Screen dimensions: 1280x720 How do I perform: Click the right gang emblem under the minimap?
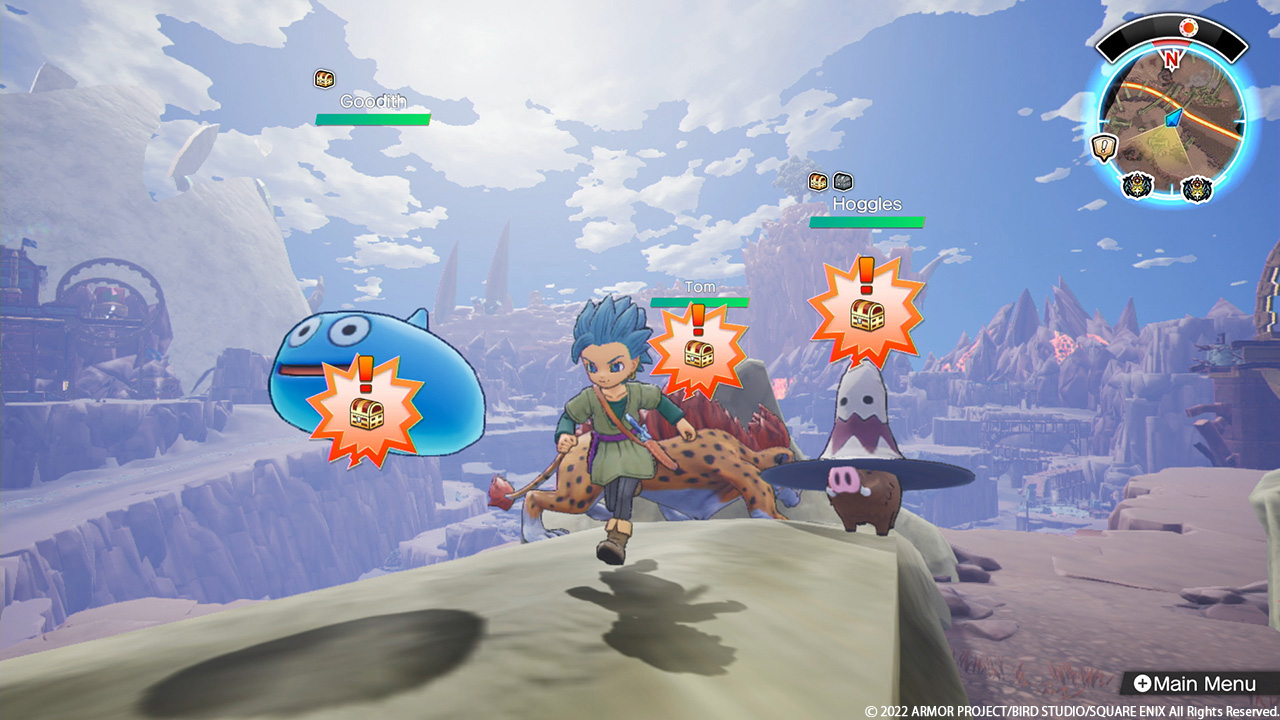1196,188
